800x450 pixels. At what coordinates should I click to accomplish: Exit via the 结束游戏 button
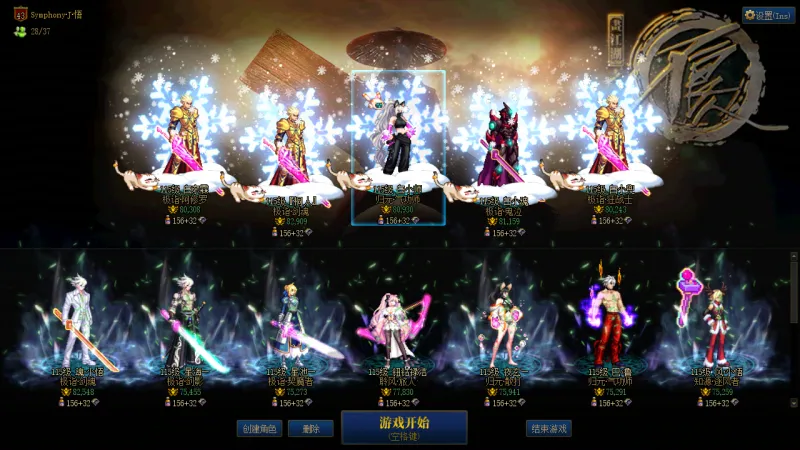coord(549,428)
